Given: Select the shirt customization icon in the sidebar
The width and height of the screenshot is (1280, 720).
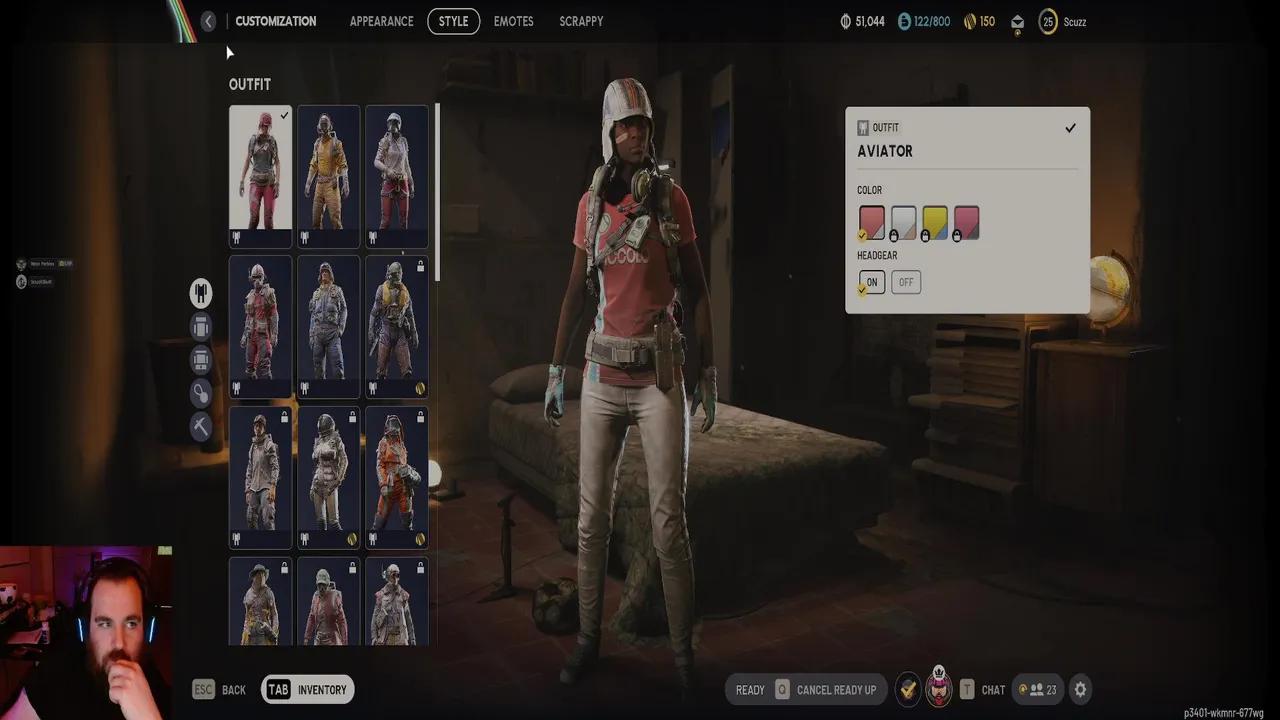Looking at the screenshot, I should [x=200, y=326].
